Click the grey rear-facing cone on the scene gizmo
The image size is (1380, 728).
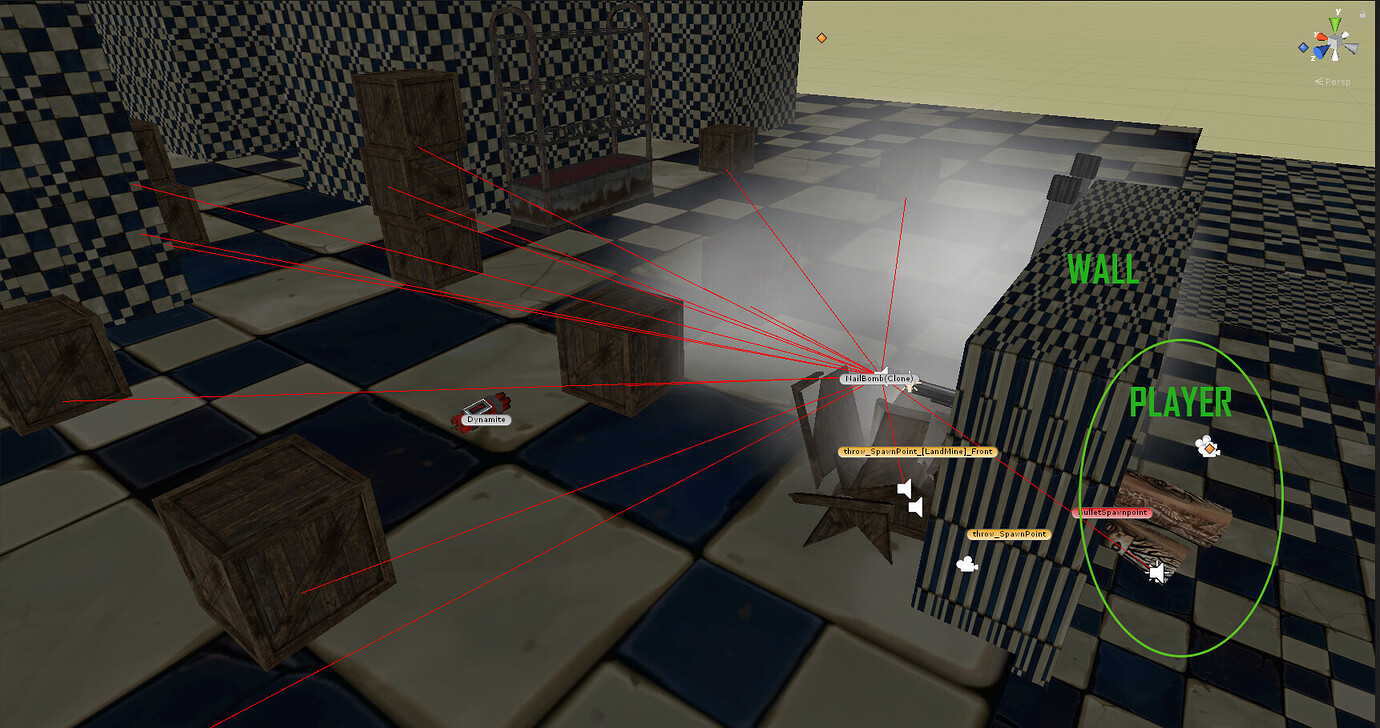(1349, 47)
